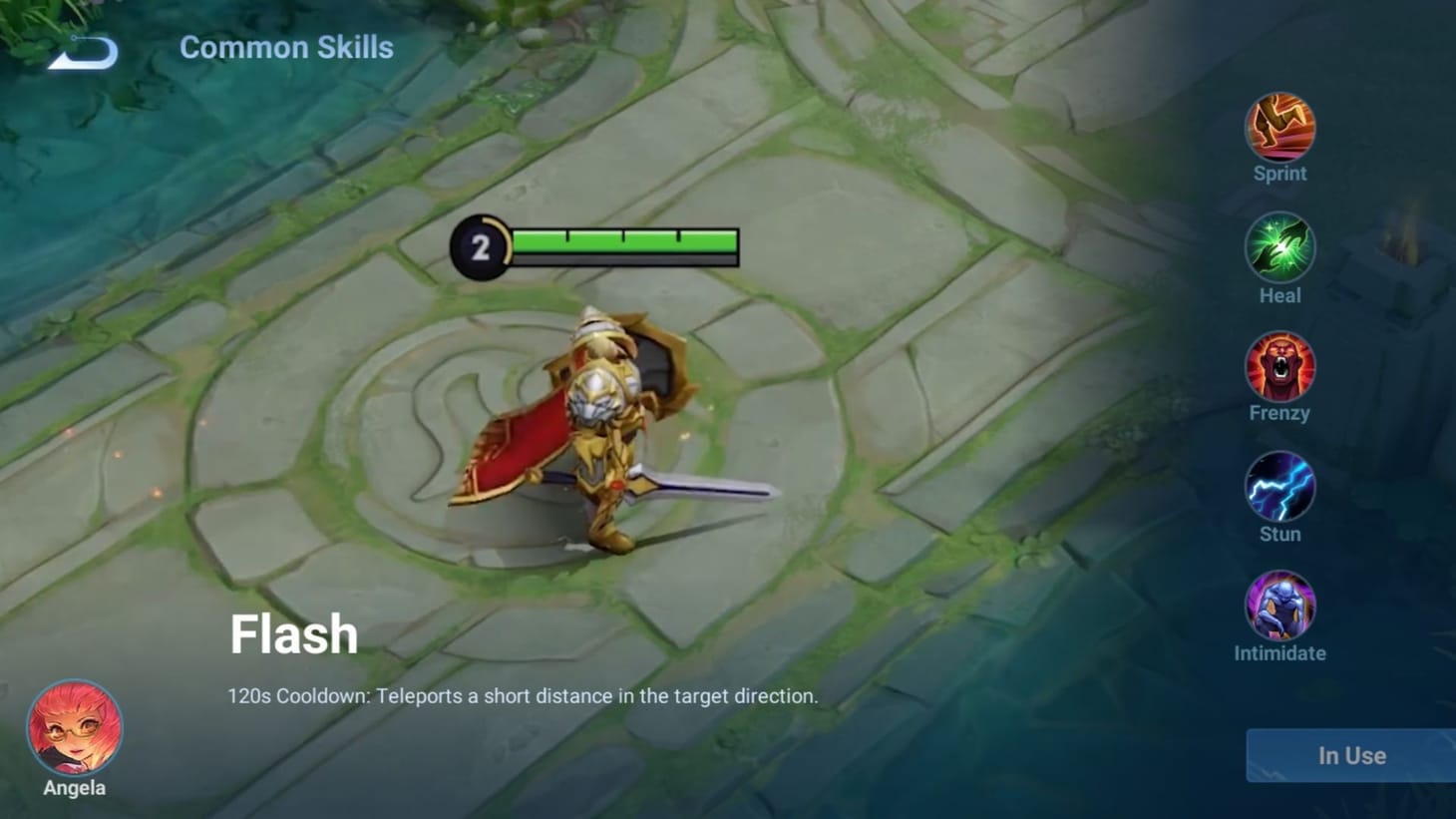Click the Stun label text

1279,534
